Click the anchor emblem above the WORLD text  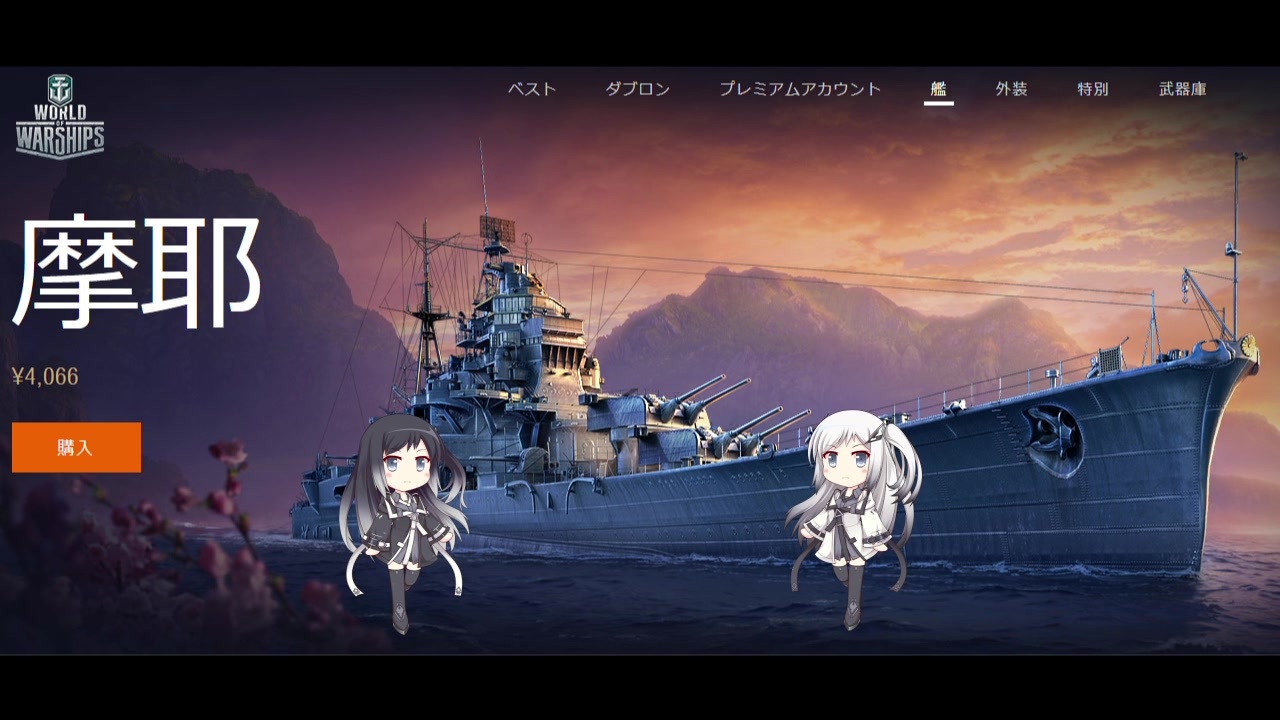[62, 90]
